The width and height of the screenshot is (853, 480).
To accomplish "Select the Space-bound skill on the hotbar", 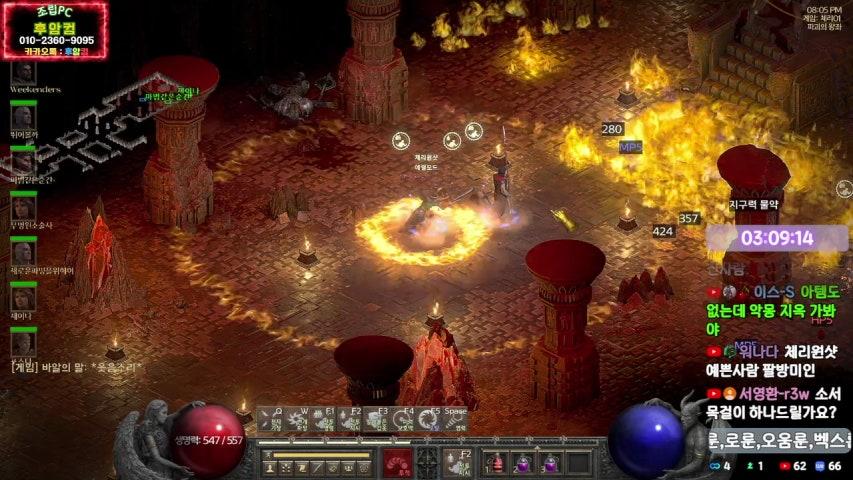I will 455,420.
